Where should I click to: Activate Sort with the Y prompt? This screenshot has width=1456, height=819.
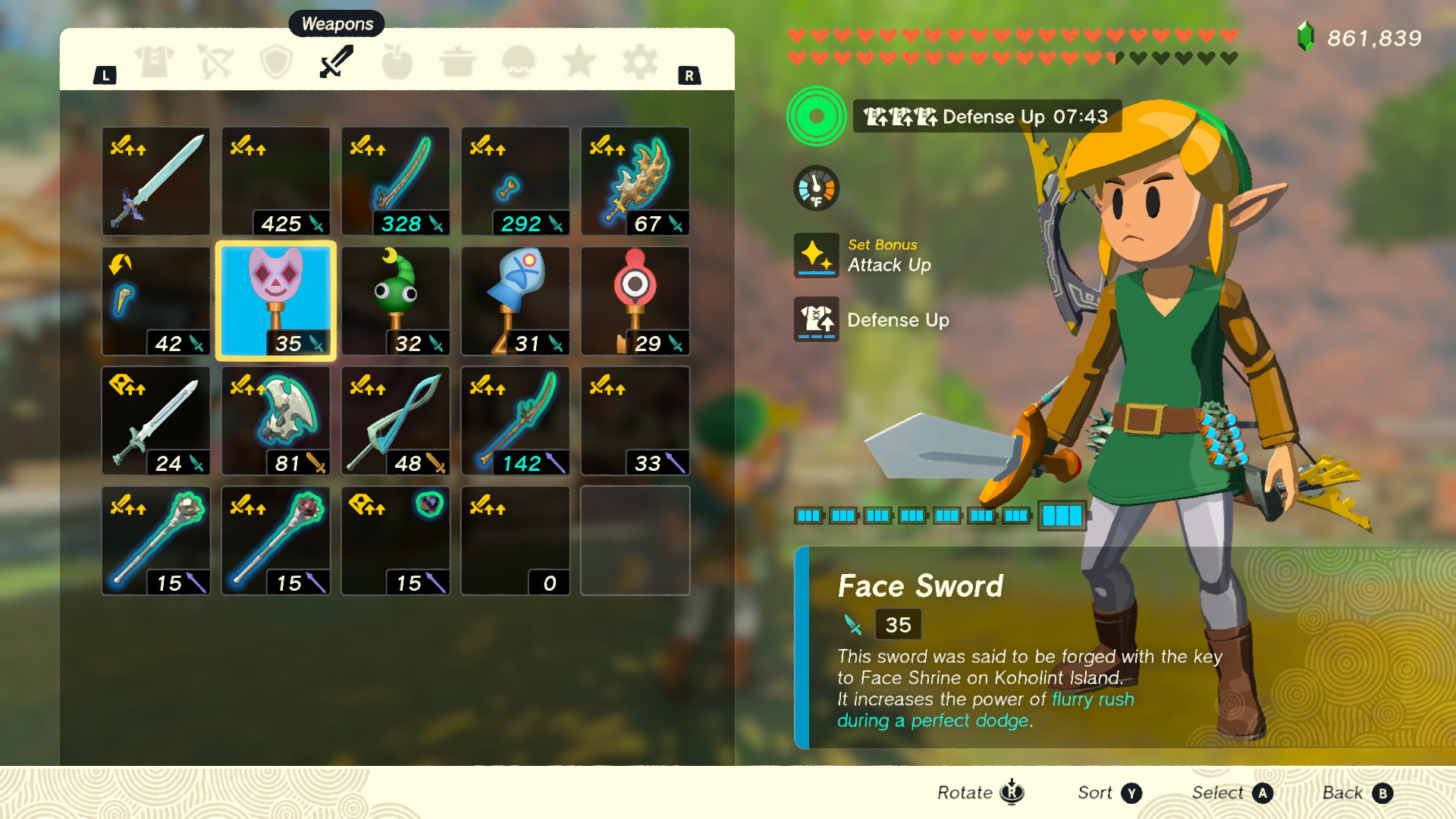[1107, 792]
